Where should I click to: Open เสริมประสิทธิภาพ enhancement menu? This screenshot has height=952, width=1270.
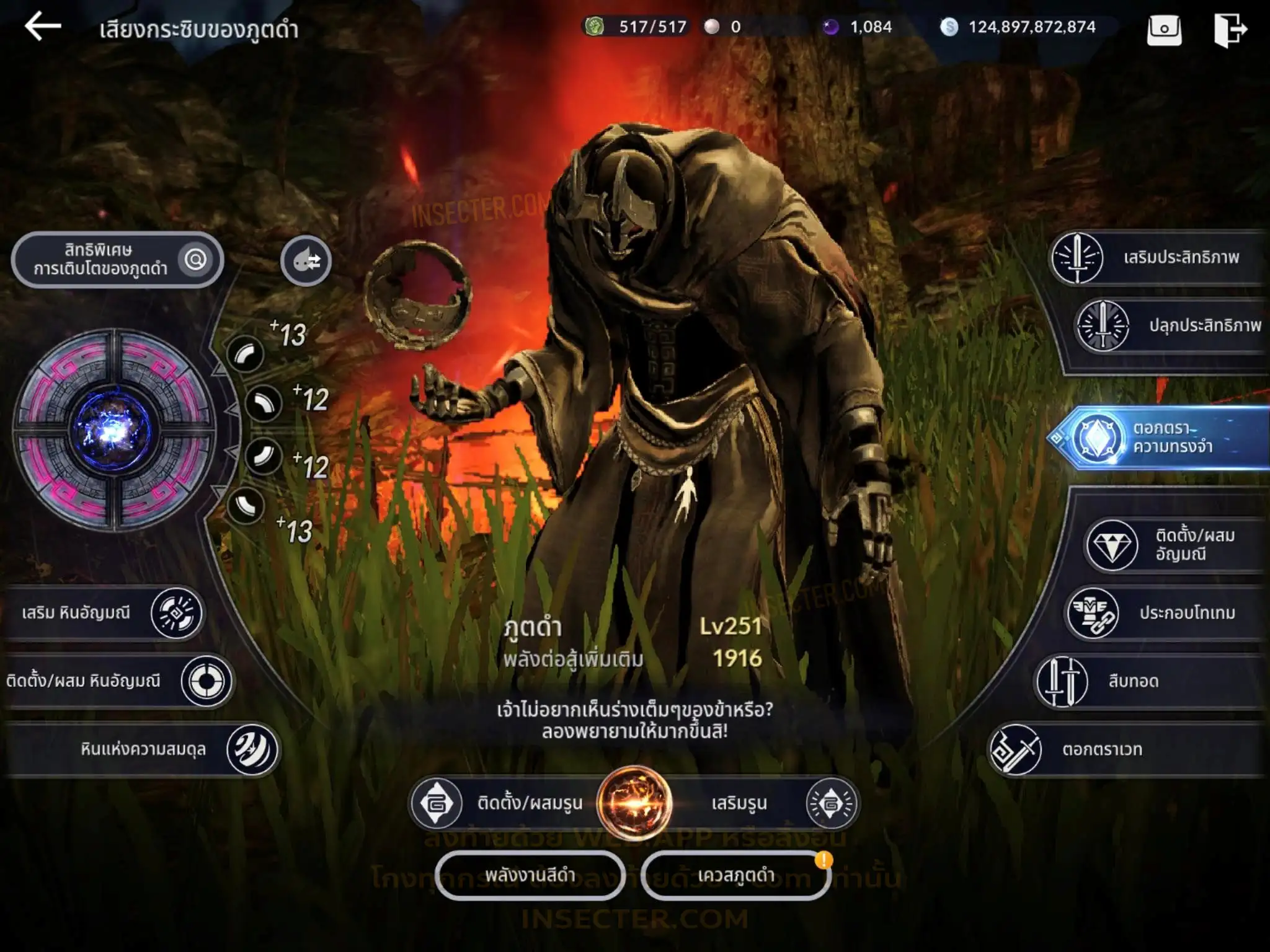(1157, 258)
